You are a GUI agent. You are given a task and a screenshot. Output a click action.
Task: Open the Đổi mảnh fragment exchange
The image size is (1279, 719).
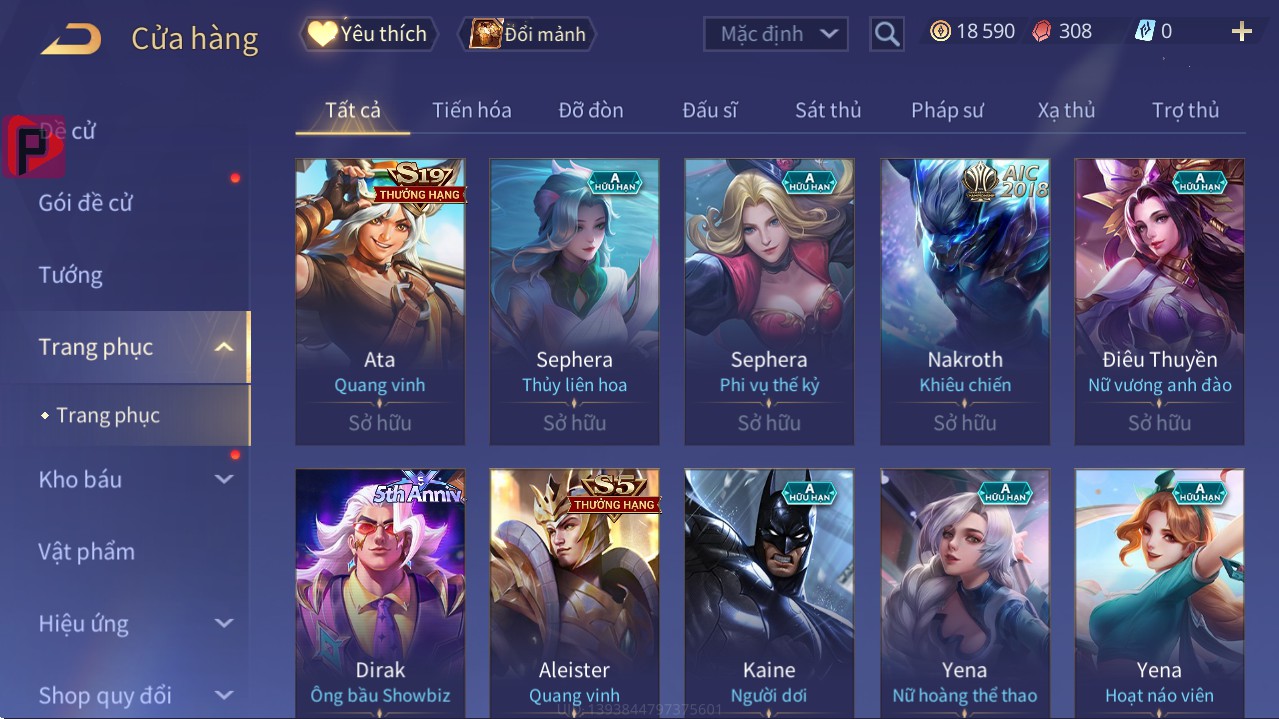(527, 34)
